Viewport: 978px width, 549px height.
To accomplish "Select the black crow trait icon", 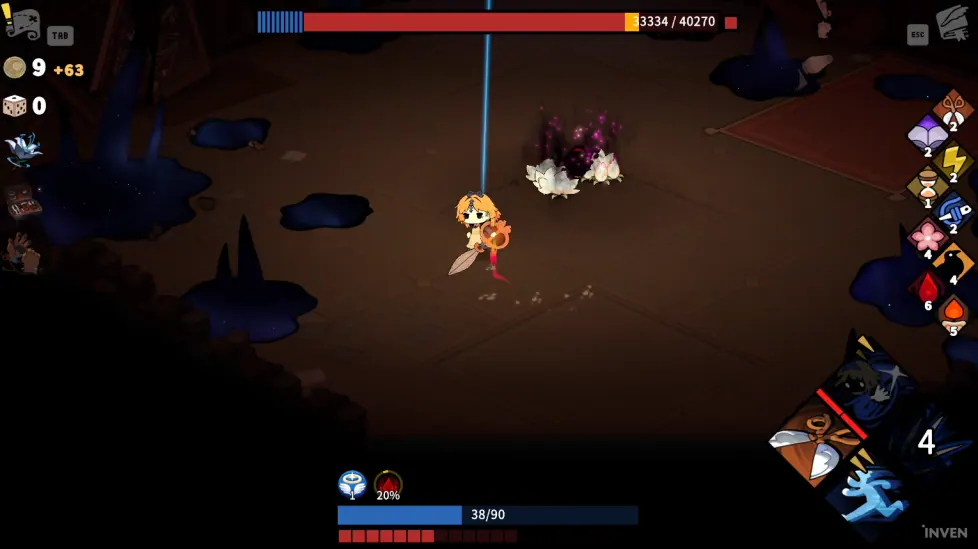I will [953, 262].
